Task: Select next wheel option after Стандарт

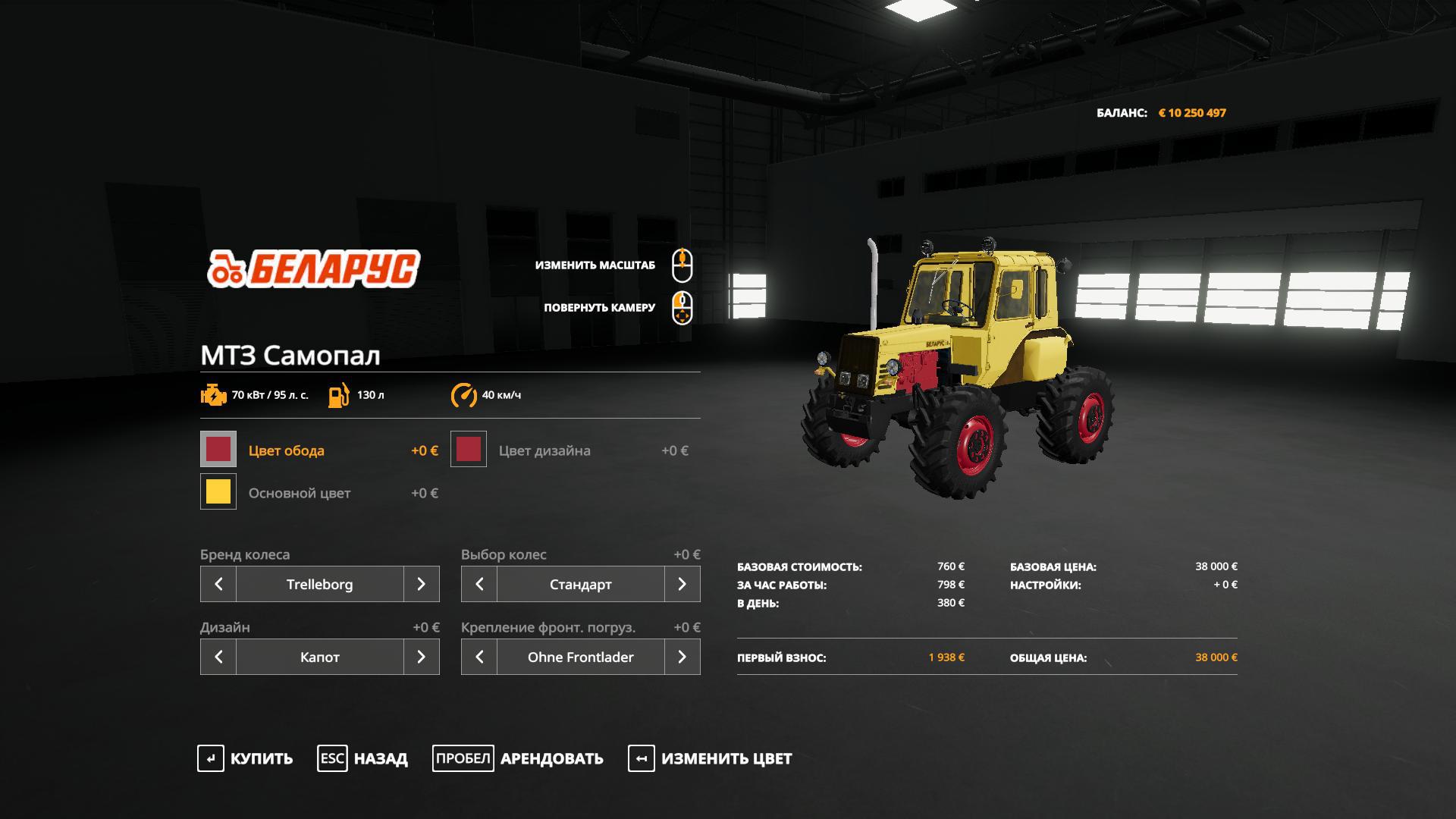Action: pyautogui.click(x=682, y=584)
